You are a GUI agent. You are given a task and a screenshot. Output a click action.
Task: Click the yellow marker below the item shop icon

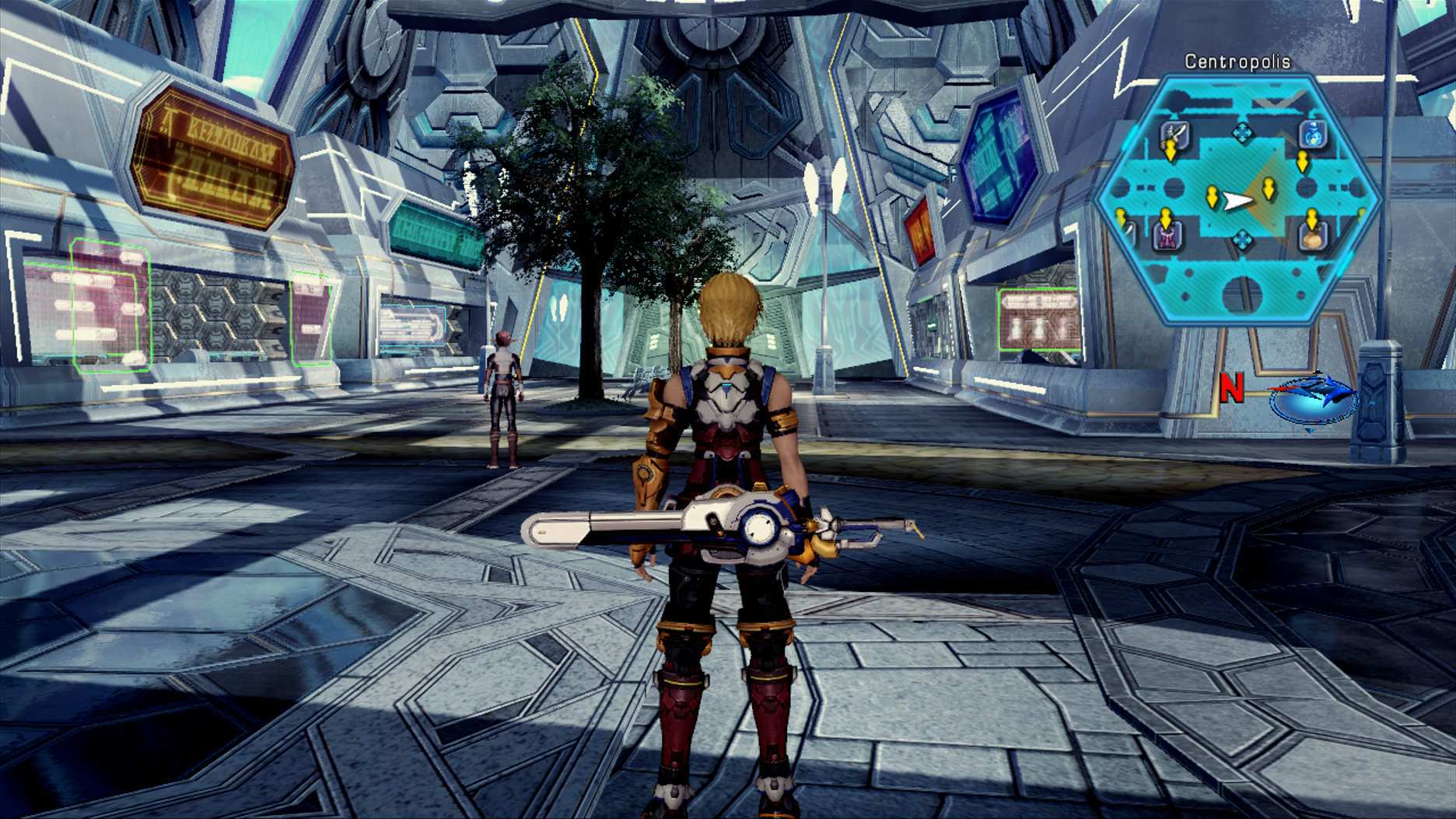tap(1302, 162)
